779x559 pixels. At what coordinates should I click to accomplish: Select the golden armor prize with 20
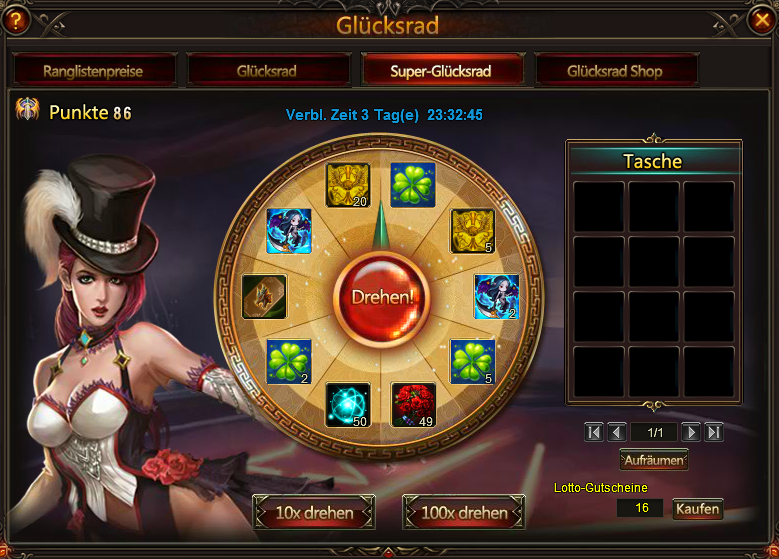[348, 185]
